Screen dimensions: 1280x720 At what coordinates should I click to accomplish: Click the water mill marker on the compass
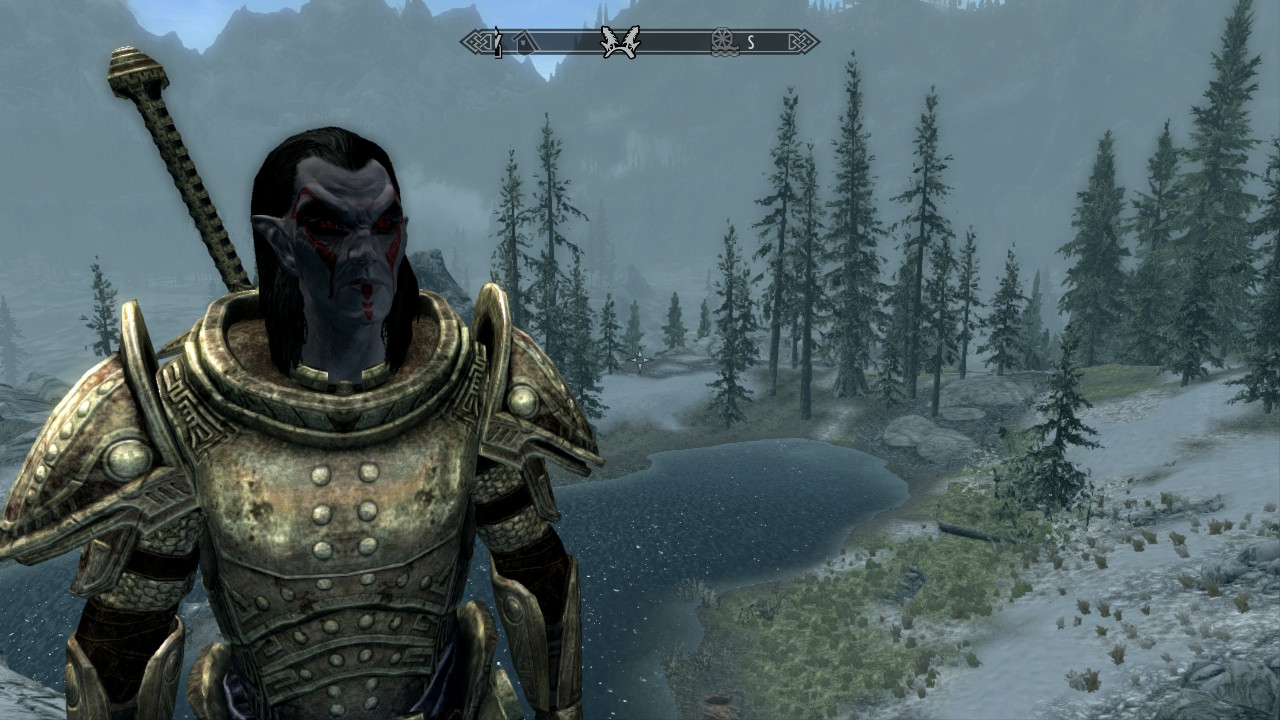722,42
